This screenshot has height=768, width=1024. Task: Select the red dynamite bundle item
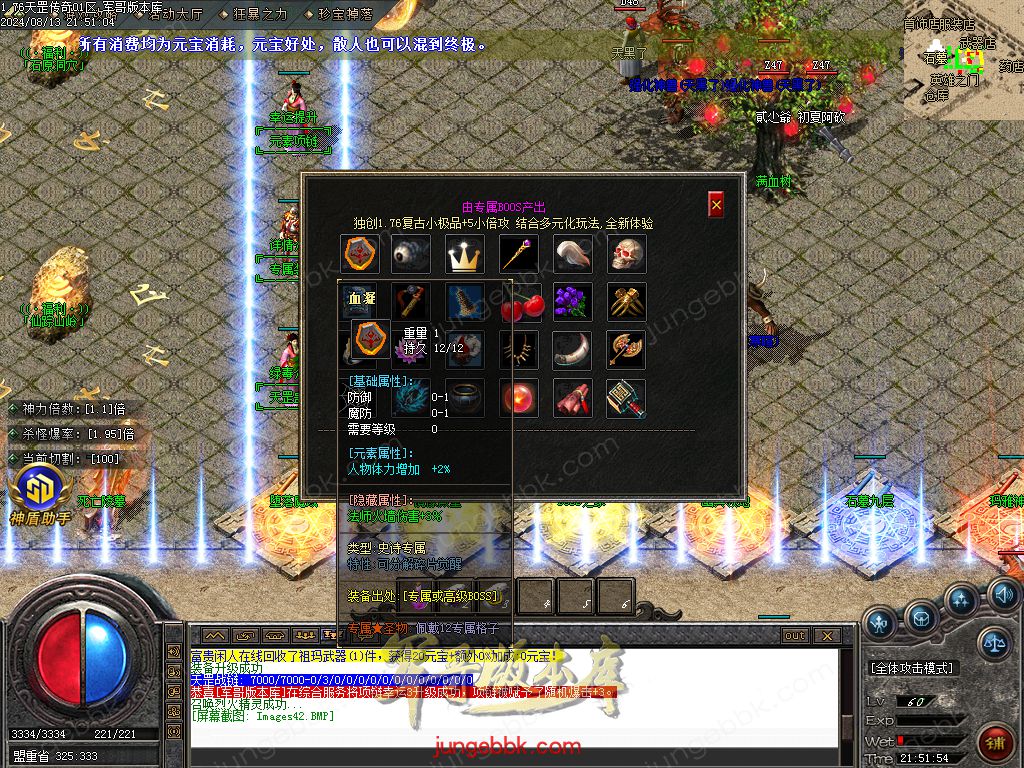[572, 398]
